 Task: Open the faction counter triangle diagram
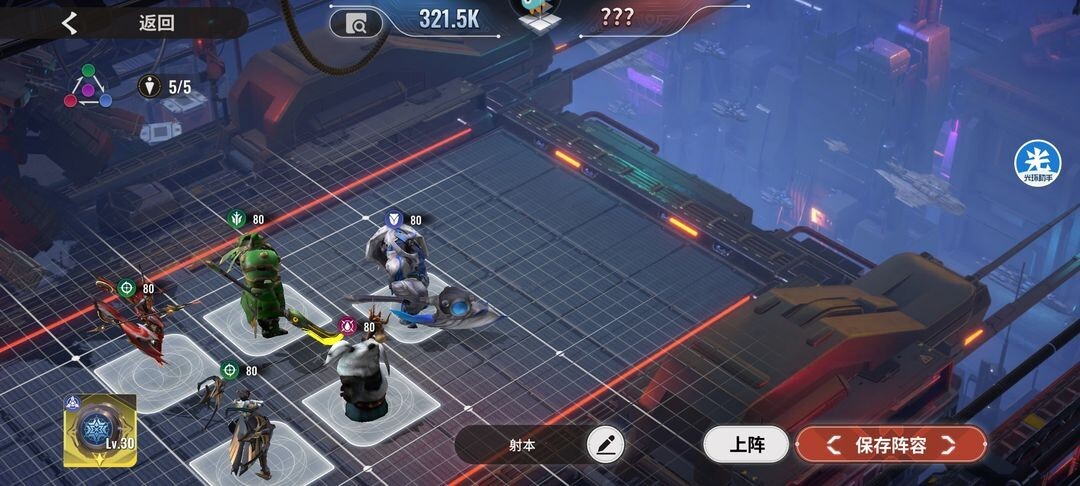(88, 87)
